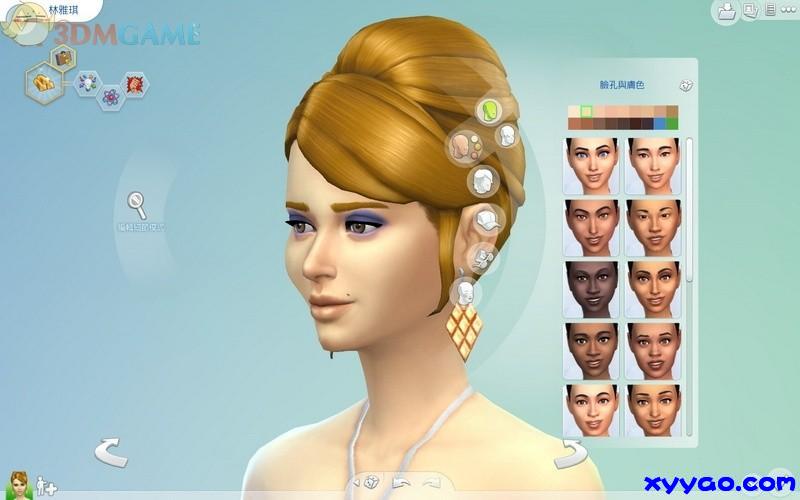Select the red trait hexagon

coord(133,82)
